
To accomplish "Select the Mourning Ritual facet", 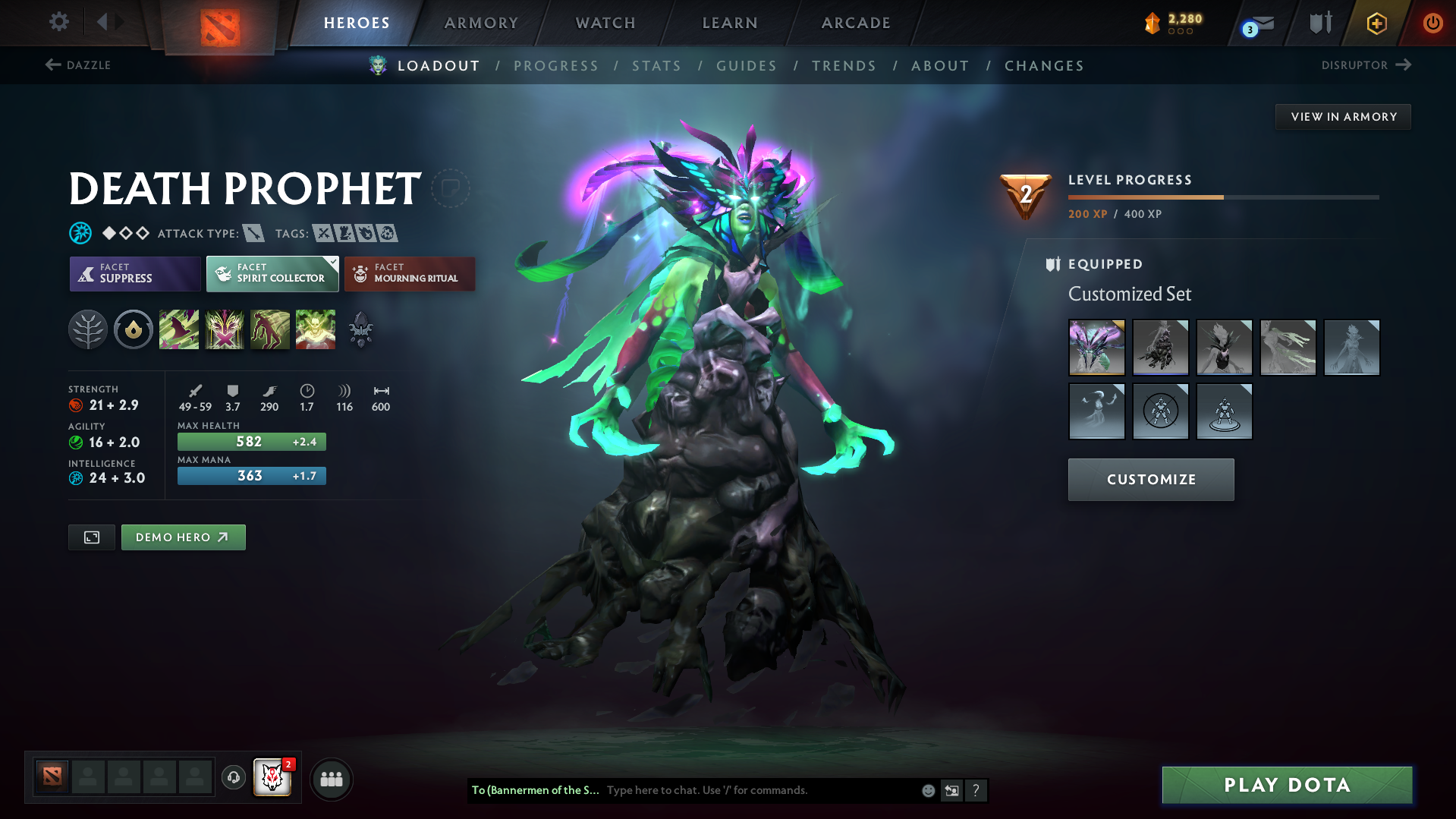I will [410, 273].
